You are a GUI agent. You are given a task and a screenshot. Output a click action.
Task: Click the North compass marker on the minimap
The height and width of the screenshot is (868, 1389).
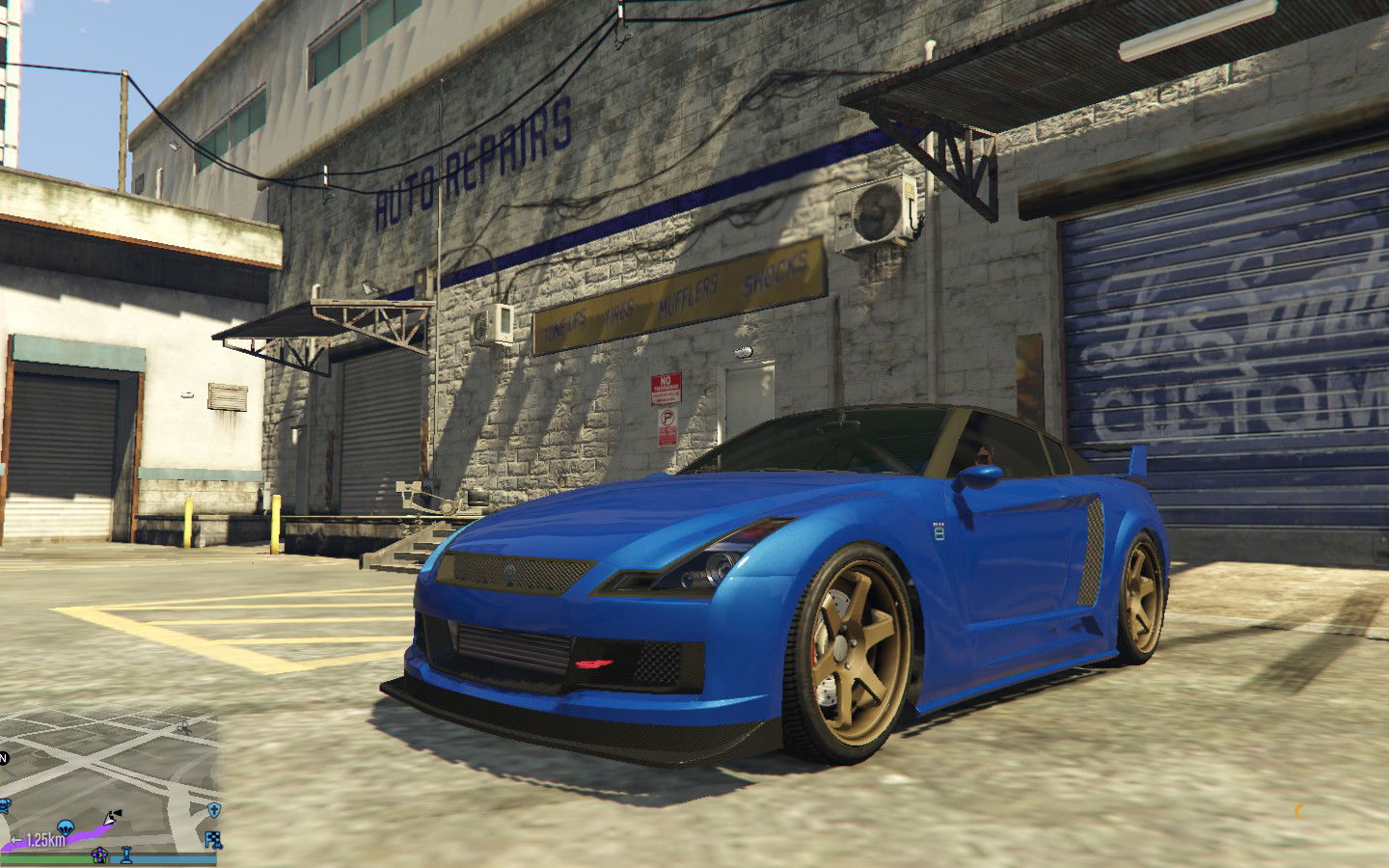[x=3, y=758]
